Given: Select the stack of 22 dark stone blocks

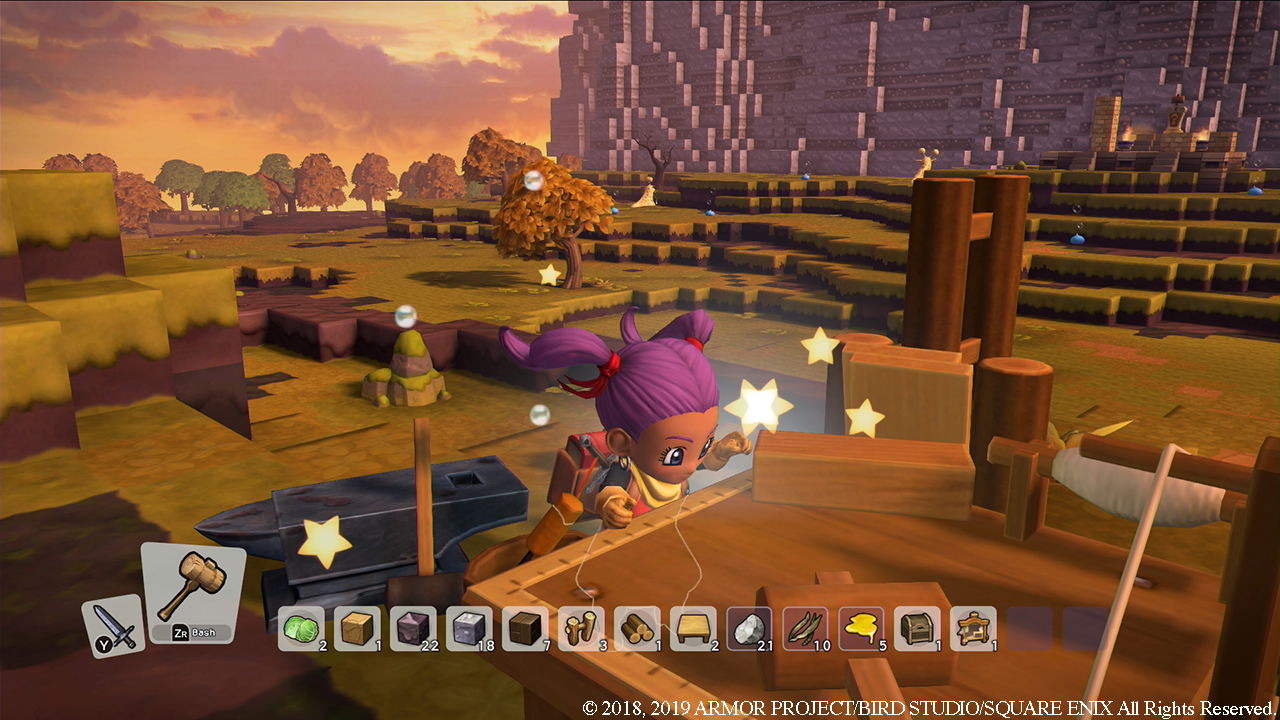Looking at the screenshot, I should click(x=412, y=628).
